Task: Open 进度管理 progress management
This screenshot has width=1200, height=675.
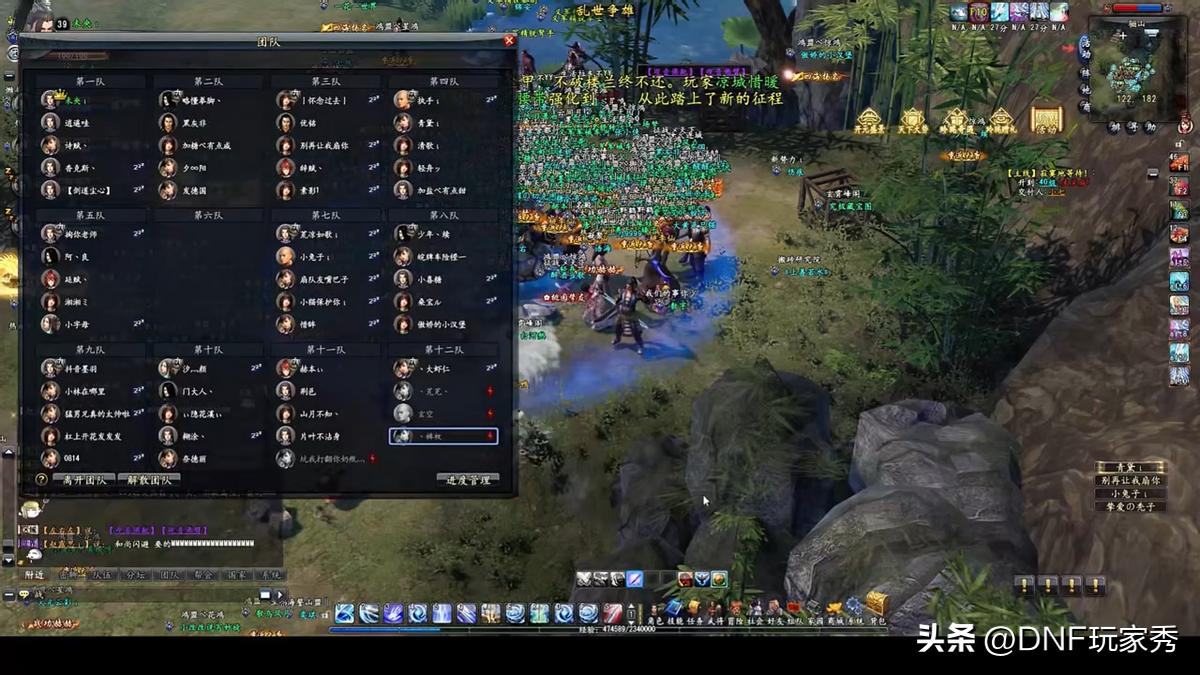Action: point(467,480)
